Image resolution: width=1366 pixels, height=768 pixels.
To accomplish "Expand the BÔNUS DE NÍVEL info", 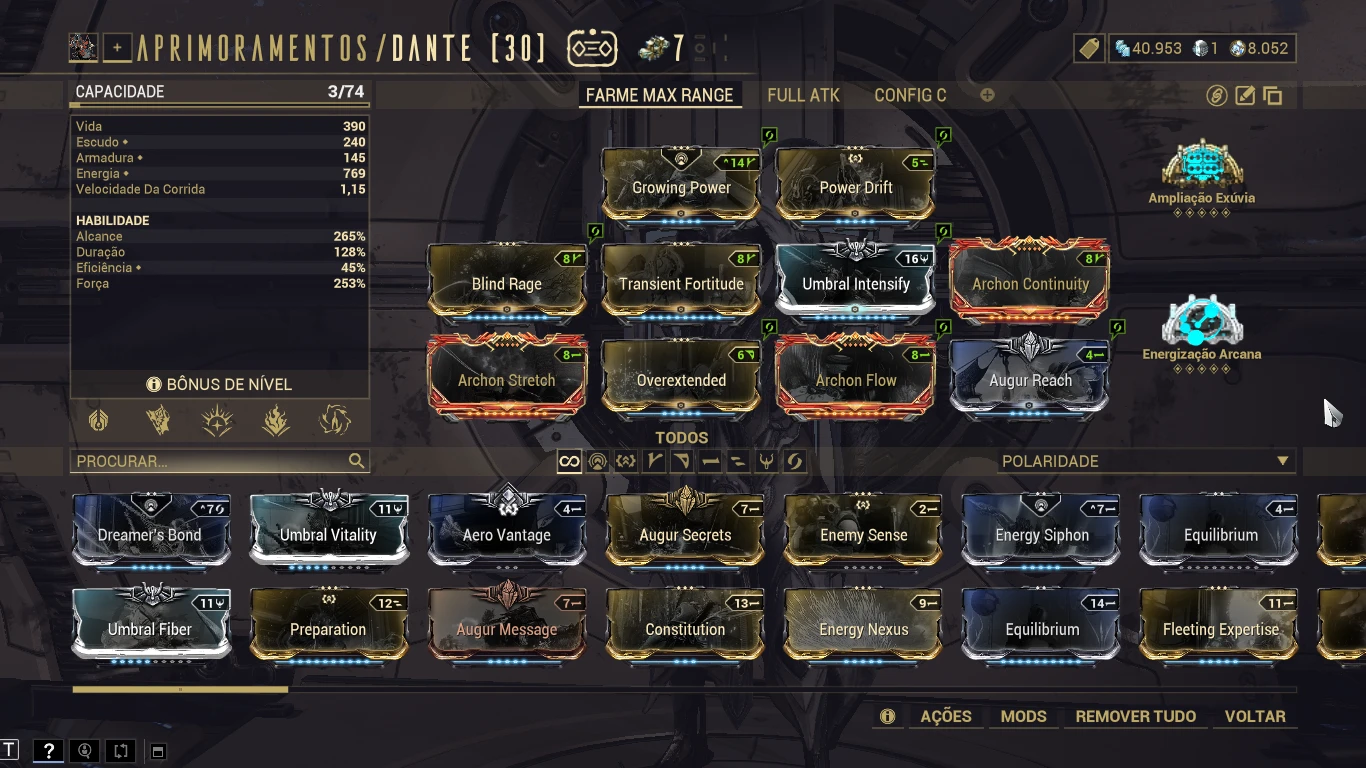I will tap(219, 384).
